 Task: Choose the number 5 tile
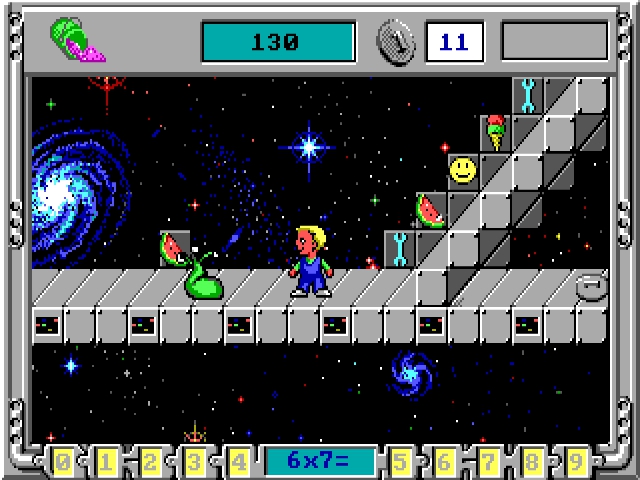401,462
